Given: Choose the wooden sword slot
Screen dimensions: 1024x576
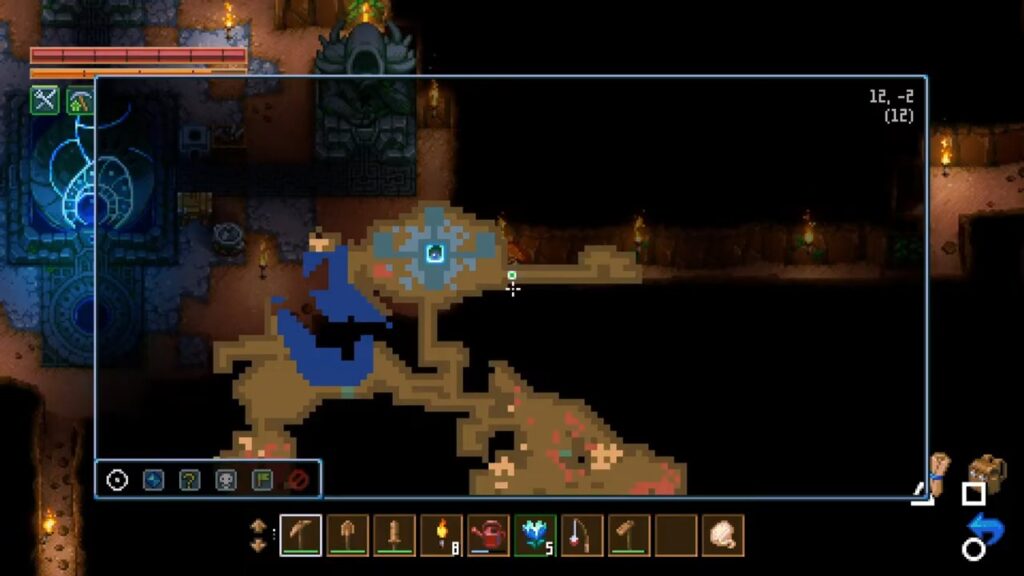Looking at the screenshot, I should (x=394, y=535).
